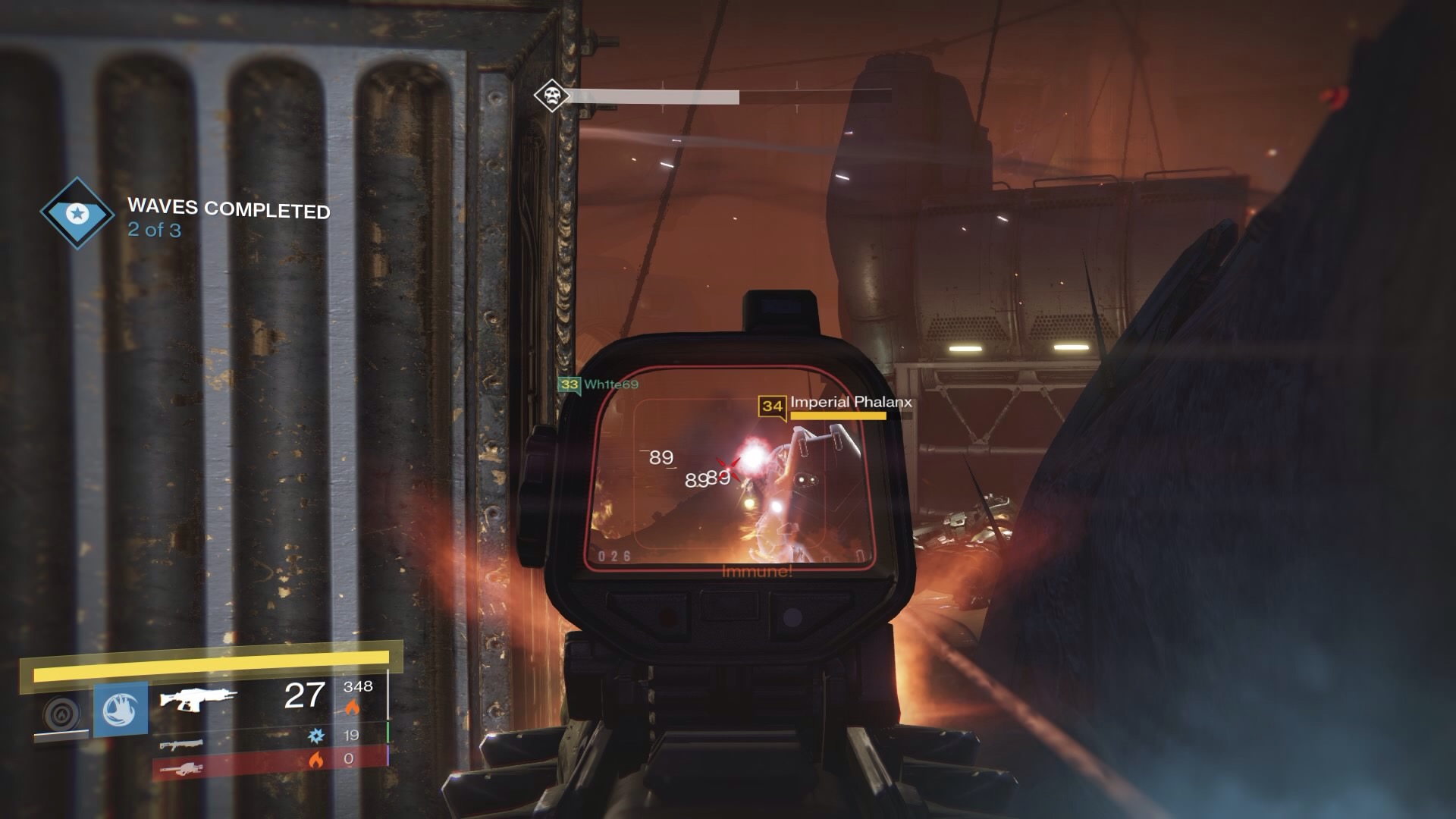Switch to the special weapon slot
This screenshot has width=1456, height=819.
tap(182, 744)
